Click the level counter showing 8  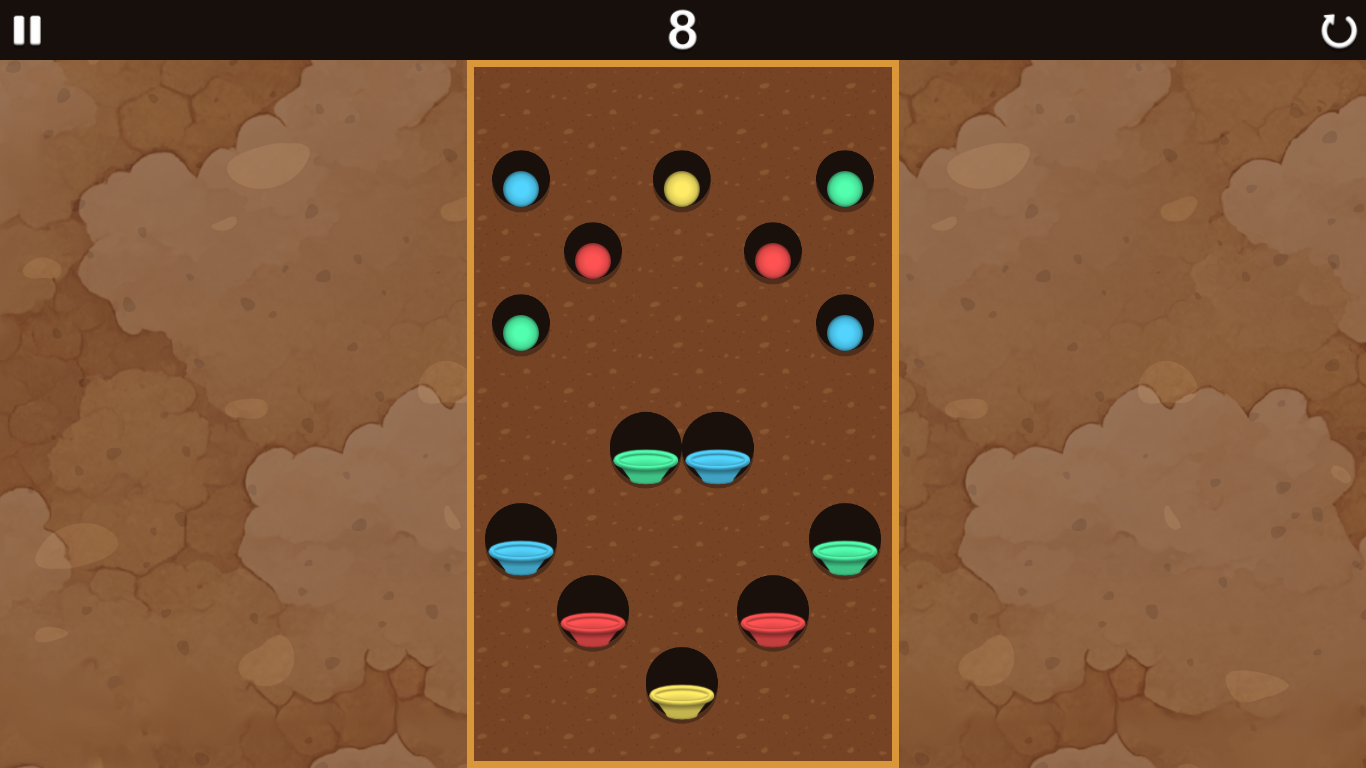tap(683, 31)
